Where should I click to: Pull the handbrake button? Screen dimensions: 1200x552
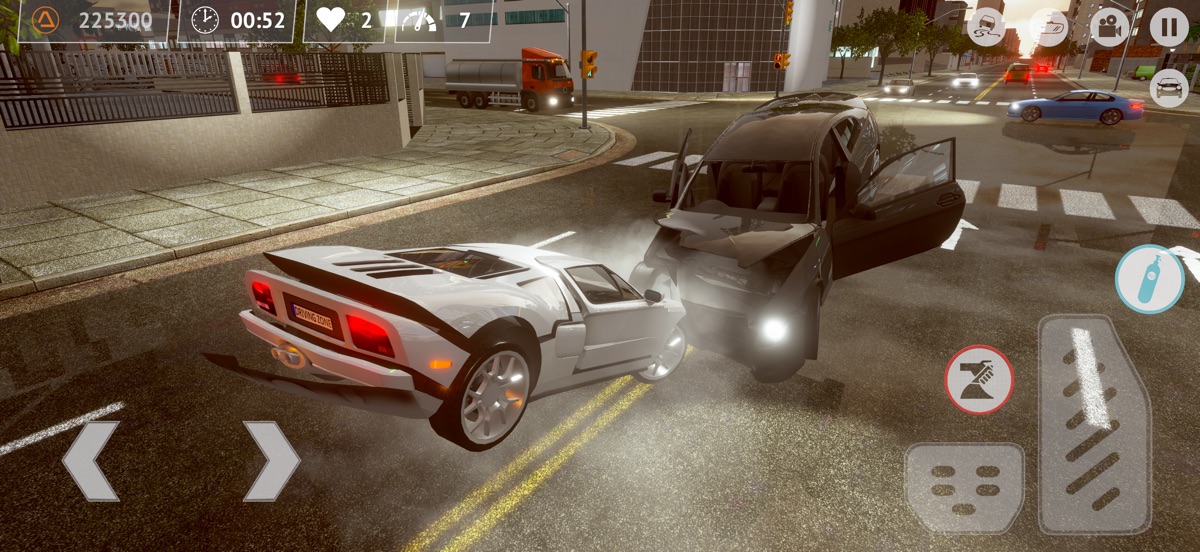tap(979, 380)
